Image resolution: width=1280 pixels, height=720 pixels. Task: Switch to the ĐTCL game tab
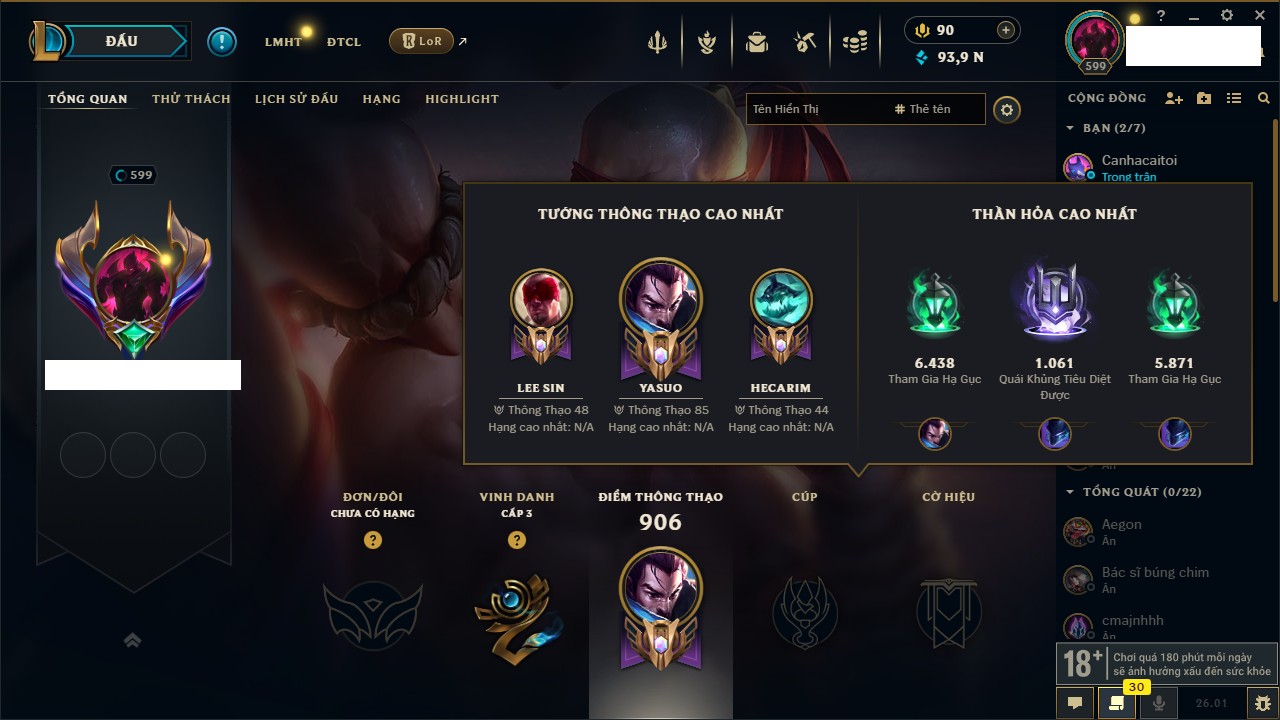[344, 42]
